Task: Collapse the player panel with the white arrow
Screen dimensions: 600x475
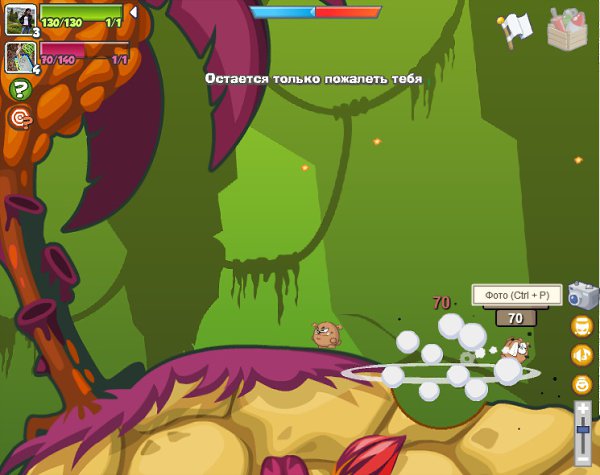Action: (133, 12)
